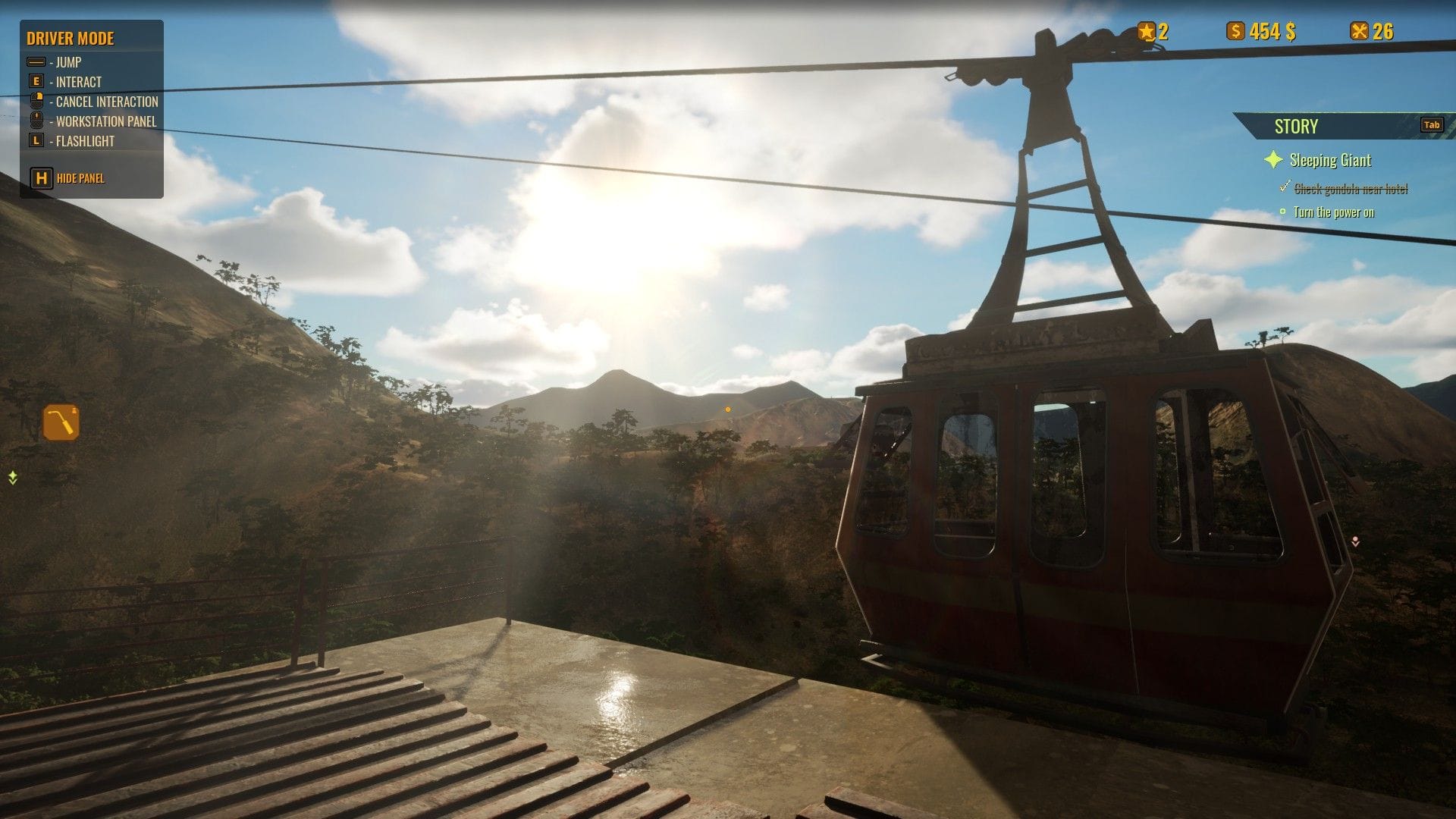Click the Turn the power on objective
1456x819 pixels.
[1333, 212]
